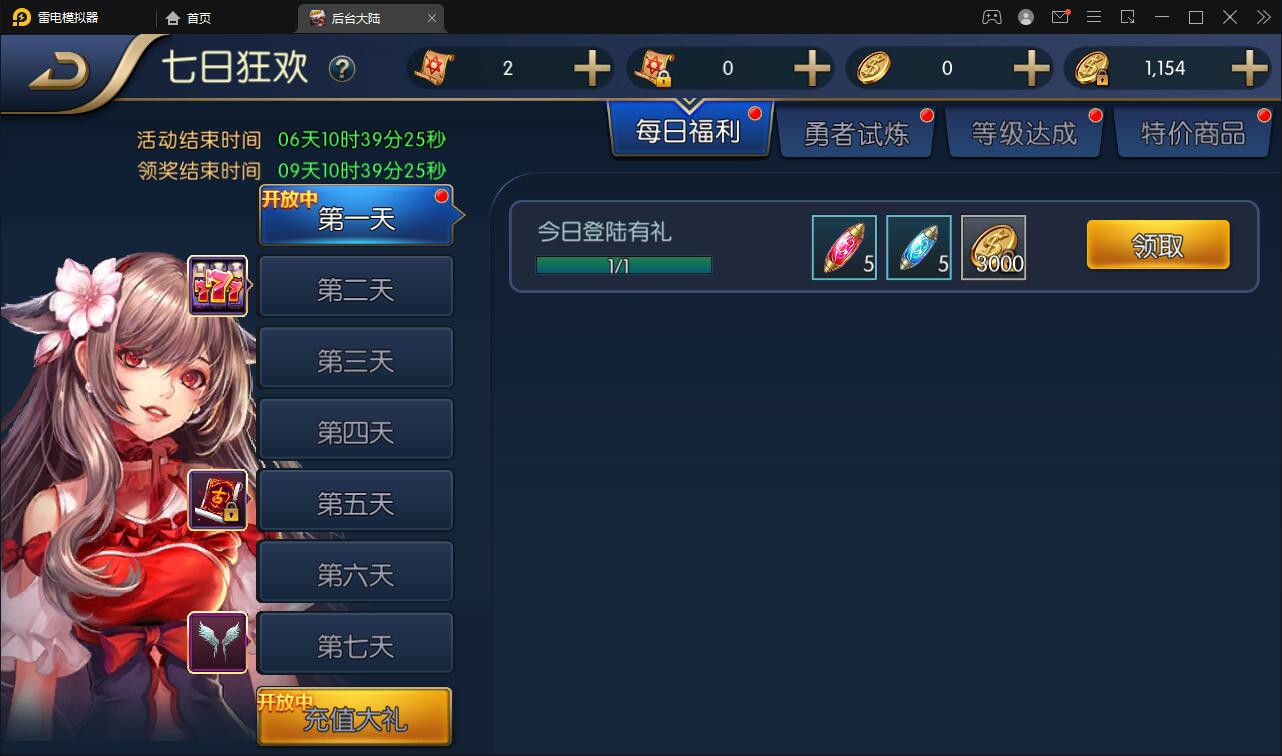This screenshot has width=1282, height=756.
Task: Expand the double-chevron at the title bar's right end
Action: point(1263,17)
